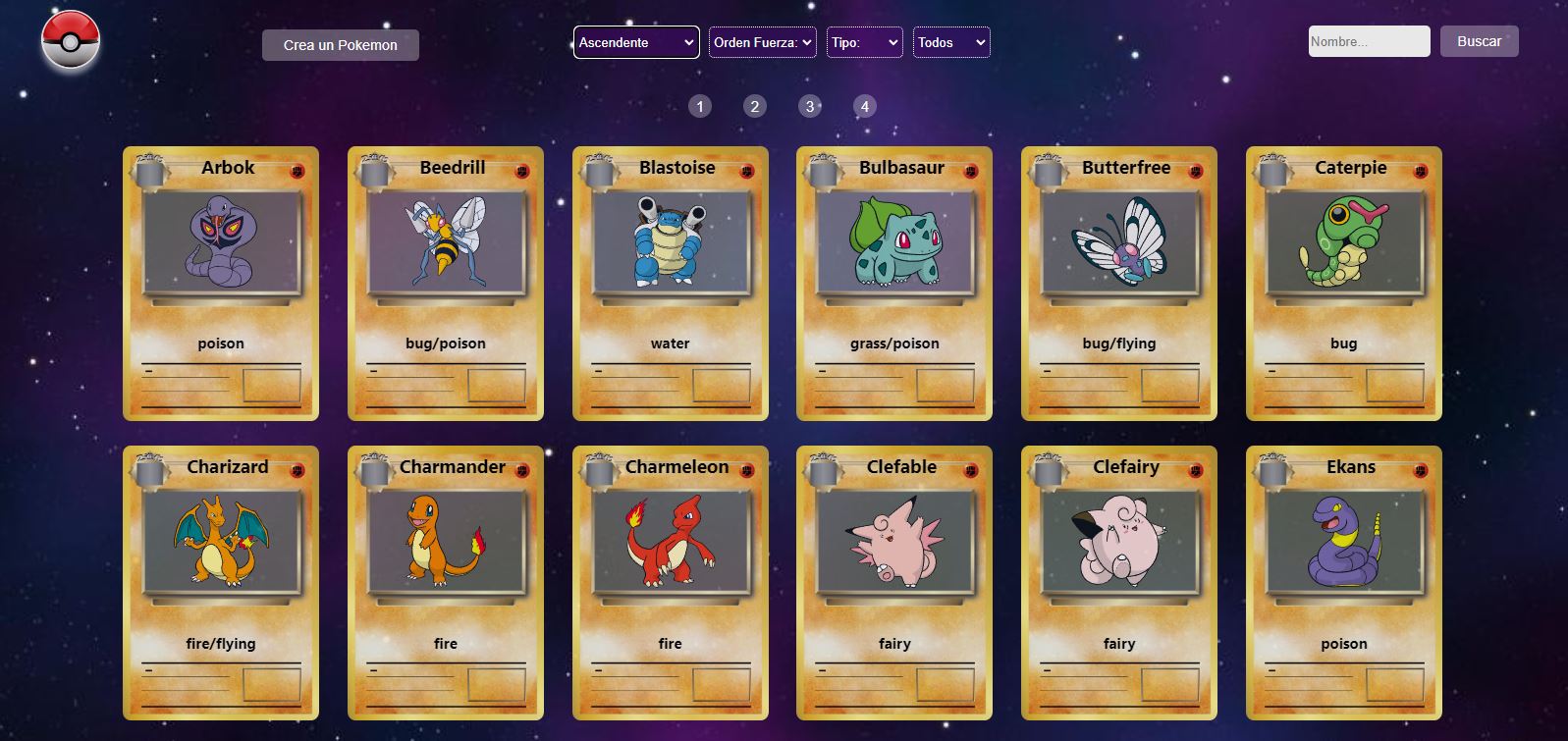Click the red fist icon on the Blastoise card
1568x741 pixels.
(x=746, y=169)
